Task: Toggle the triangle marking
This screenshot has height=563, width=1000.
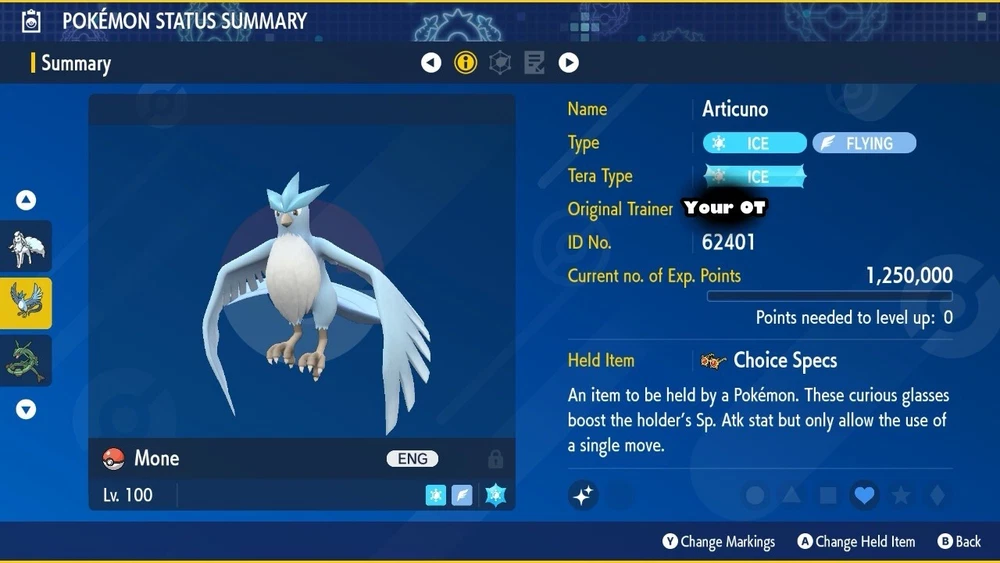Action: pos(792,495)
